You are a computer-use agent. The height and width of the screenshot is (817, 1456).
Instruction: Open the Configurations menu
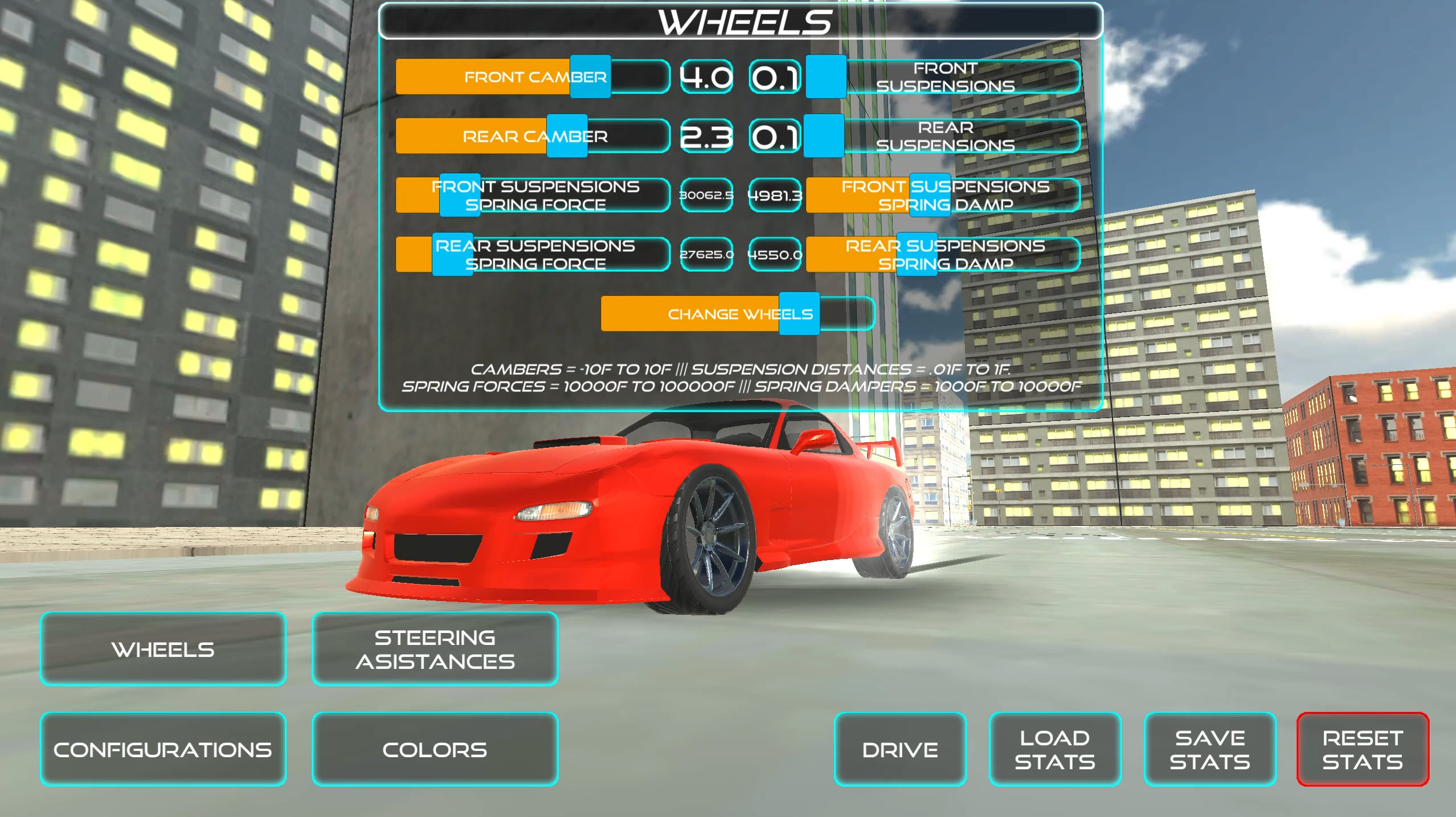(164, 749)
